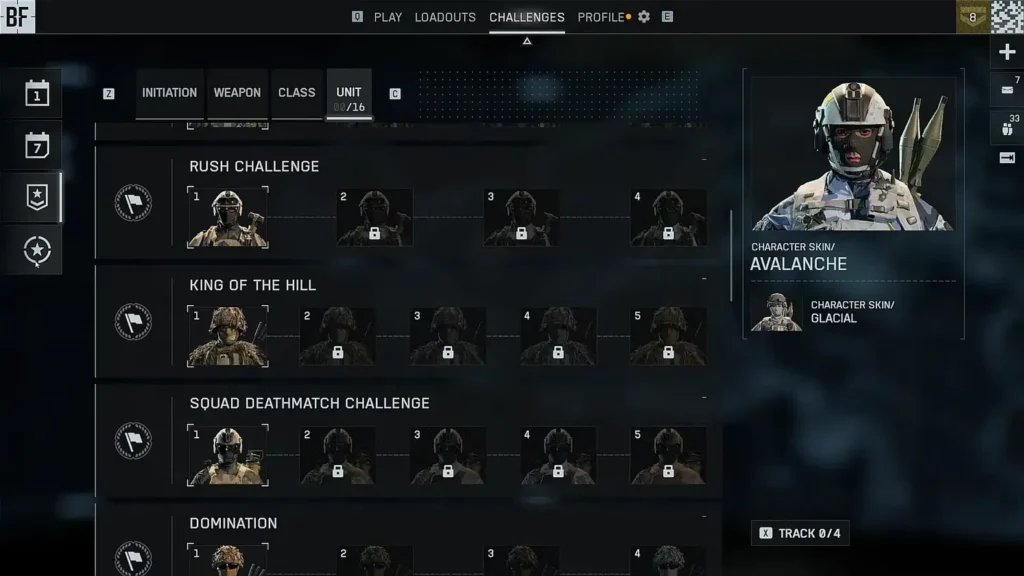Select the circled star sidebar category
Viewport: 1024px width, 576px height.
click(37, 249)
